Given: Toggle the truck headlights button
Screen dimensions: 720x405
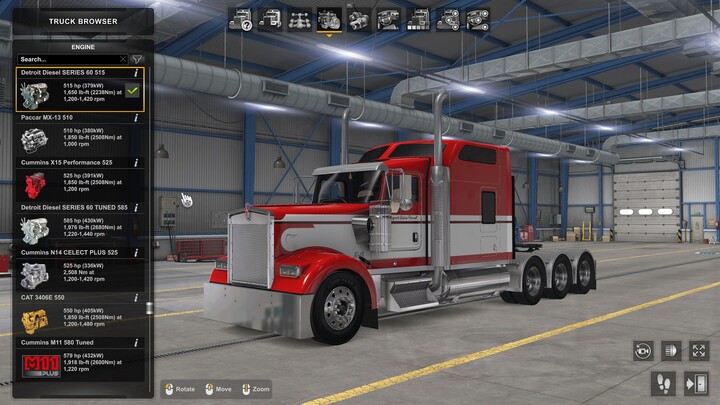Looking at the screenshot, I should pyautogui.click(x=671, y=351).
